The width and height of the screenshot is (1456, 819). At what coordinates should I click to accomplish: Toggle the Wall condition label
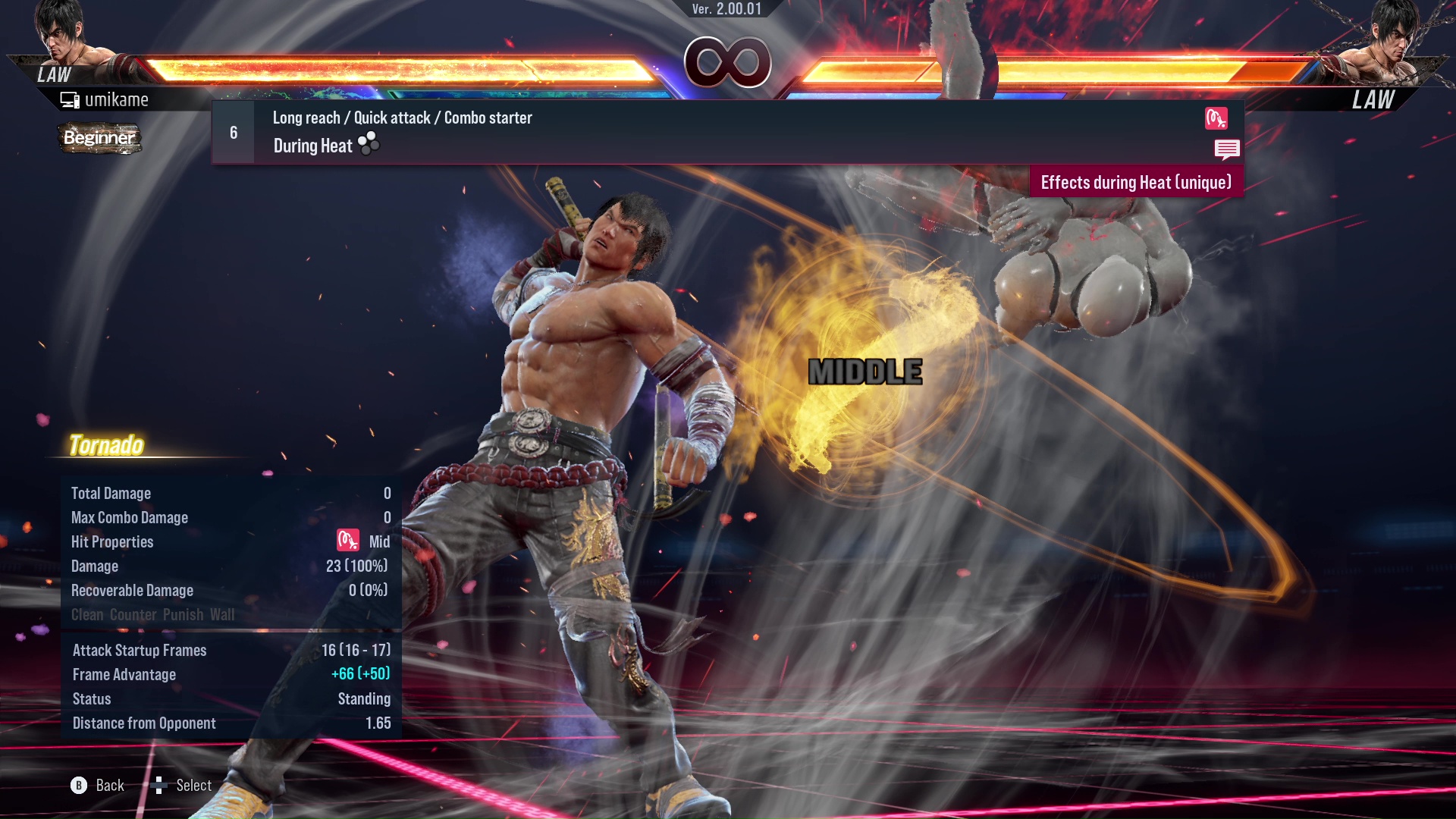click(x=222, y=614)
